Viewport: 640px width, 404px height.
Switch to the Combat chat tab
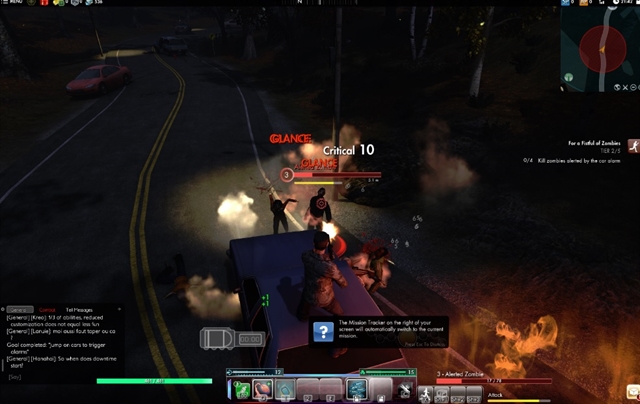[x=46, y=310]
